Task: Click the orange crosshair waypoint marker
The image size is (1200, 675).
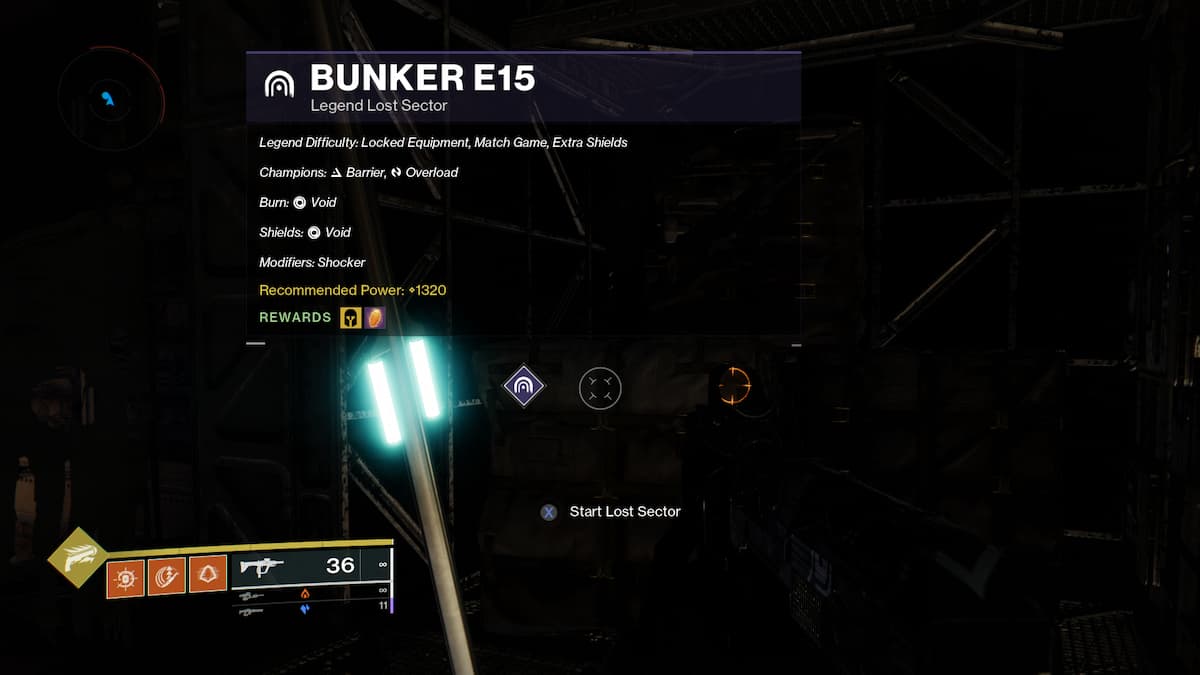Action: point(735,385)
